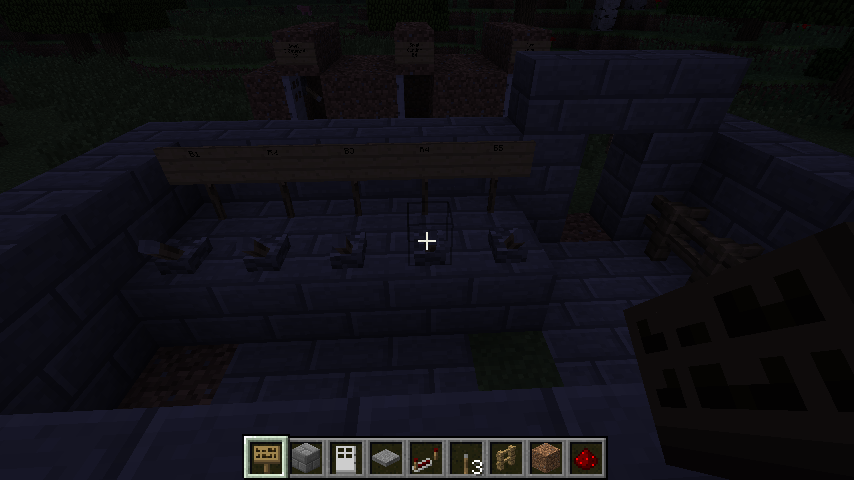Pick the redstone dust slot
Viewport: 854px width, 480px height.
(587, 458)
